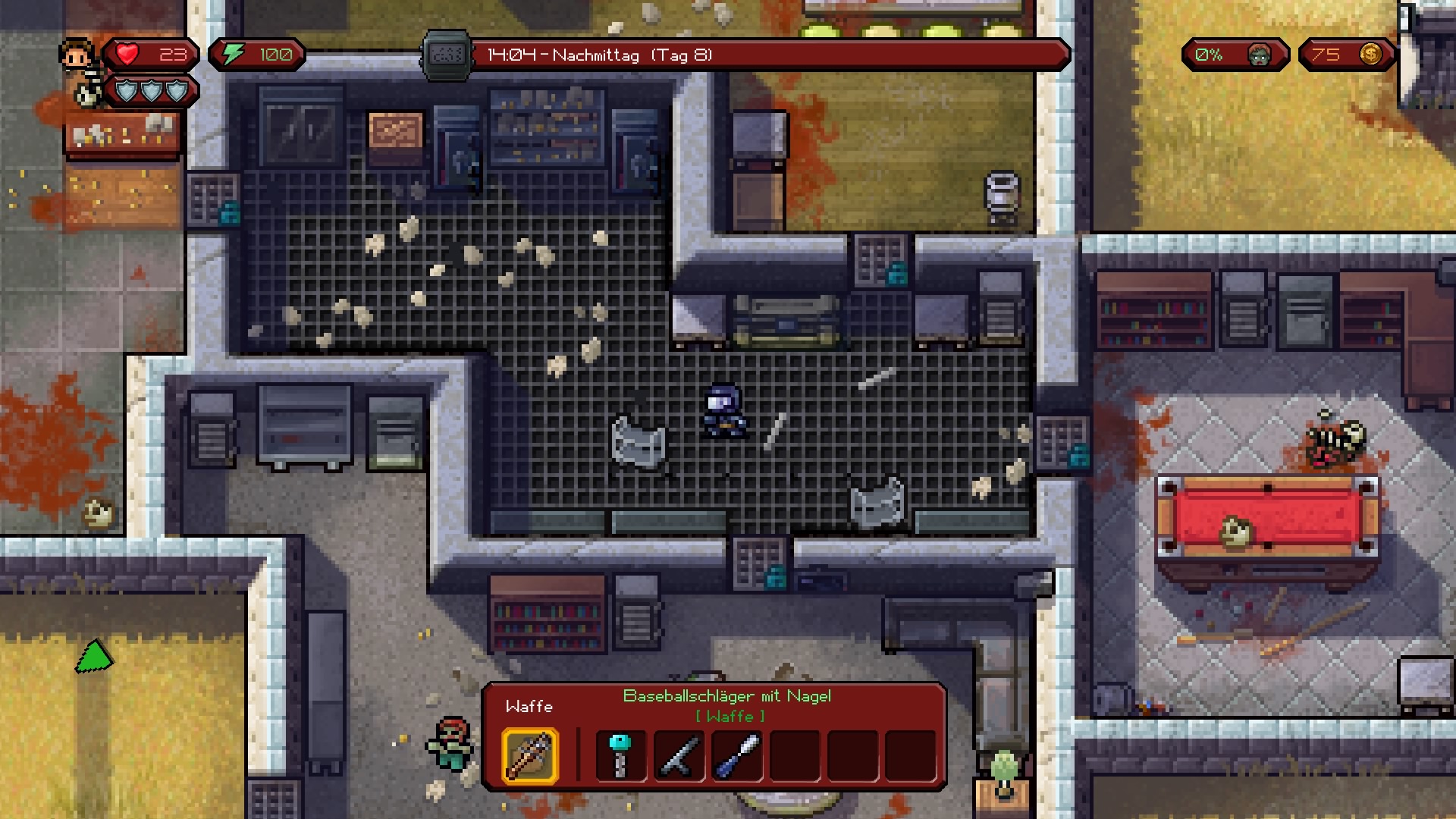The height and width of the screenshot is (819, 1456).
Task: Click the gold coin money icon
Action: point(1370,55)
